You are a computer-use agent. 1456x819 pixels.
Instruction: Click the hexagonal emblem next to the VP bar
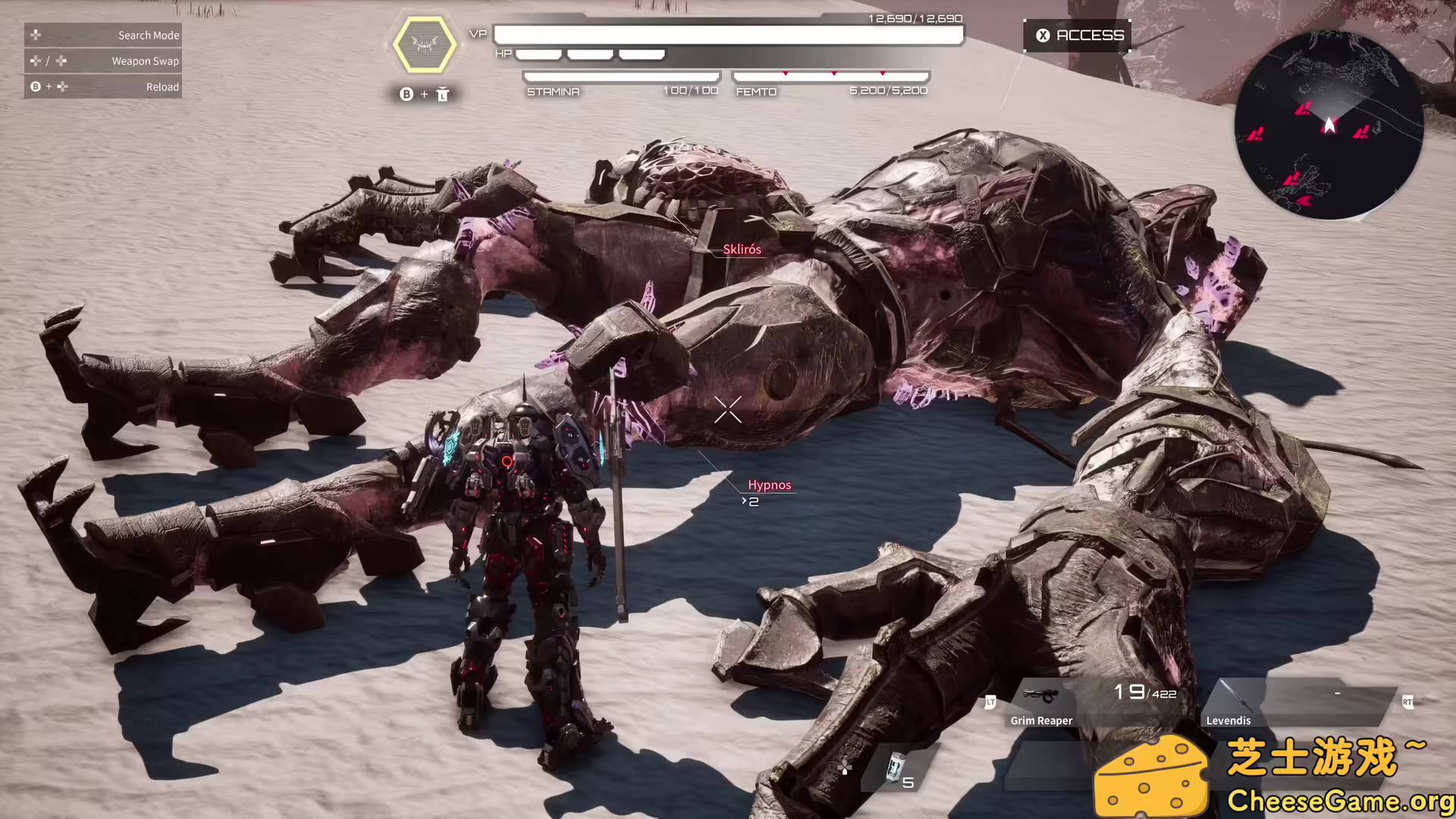pos(425,45)
